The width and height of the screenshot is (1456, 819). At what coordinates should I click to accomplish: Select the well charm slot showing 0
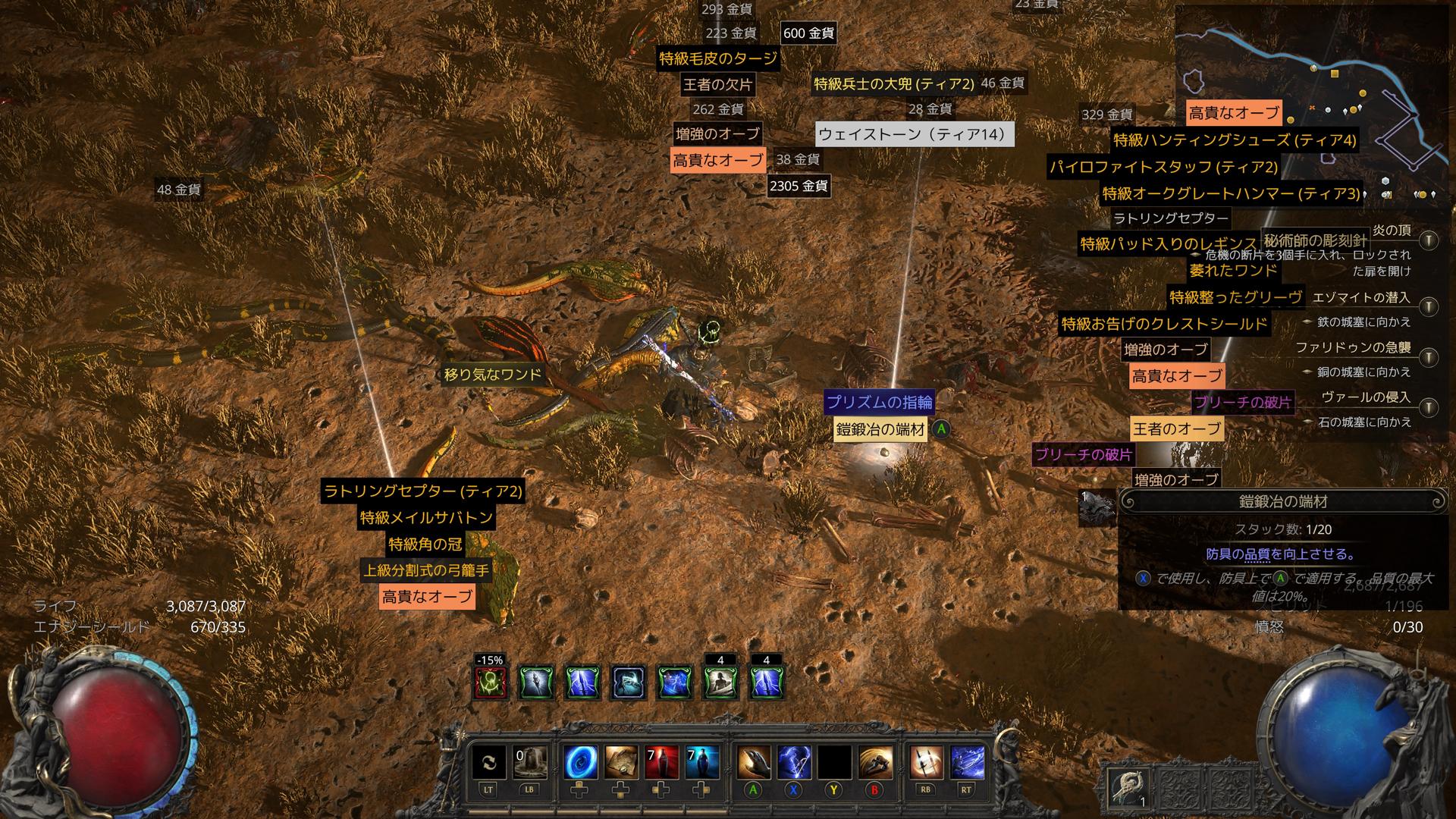(x=529, y=762)
